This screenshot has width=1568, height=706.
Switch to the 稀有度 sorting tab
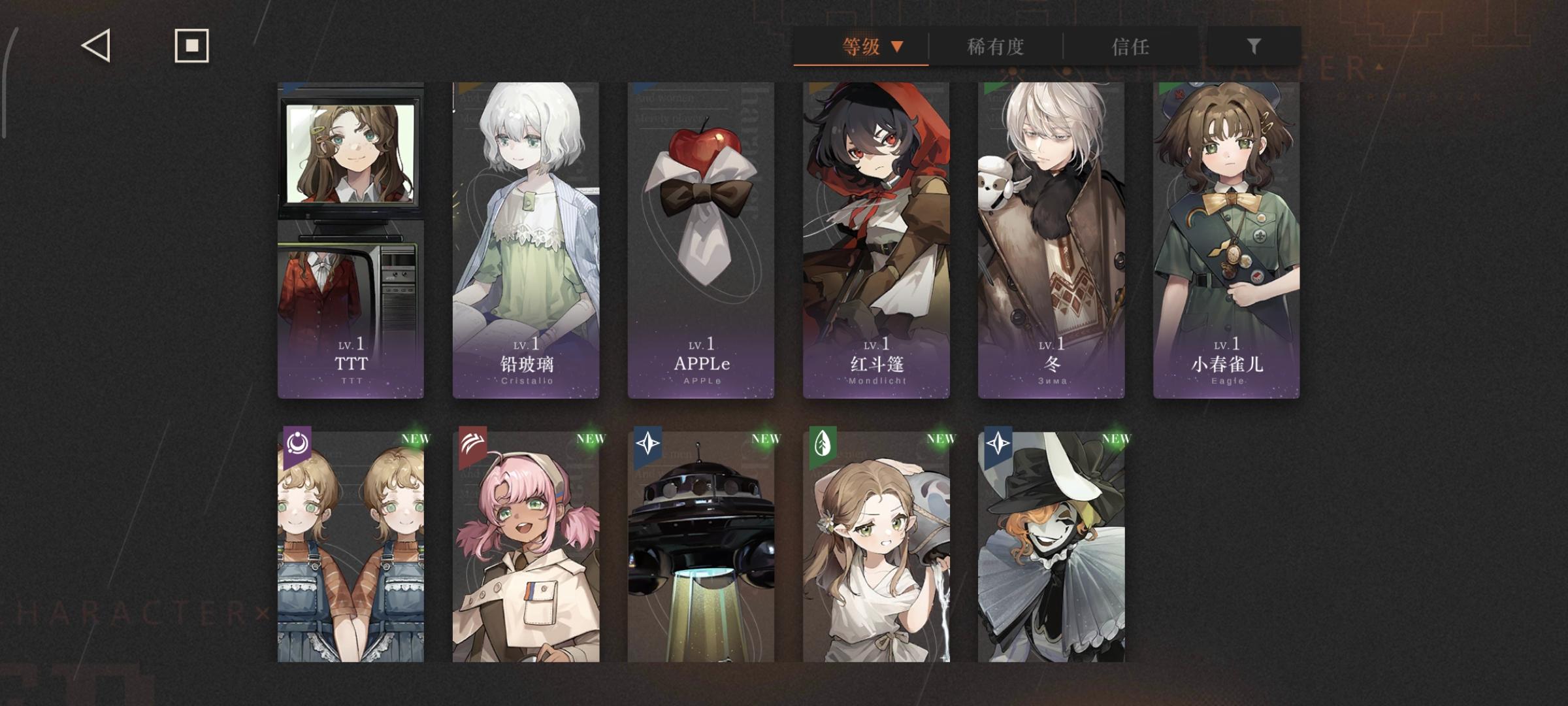click(x=995, y=46)
